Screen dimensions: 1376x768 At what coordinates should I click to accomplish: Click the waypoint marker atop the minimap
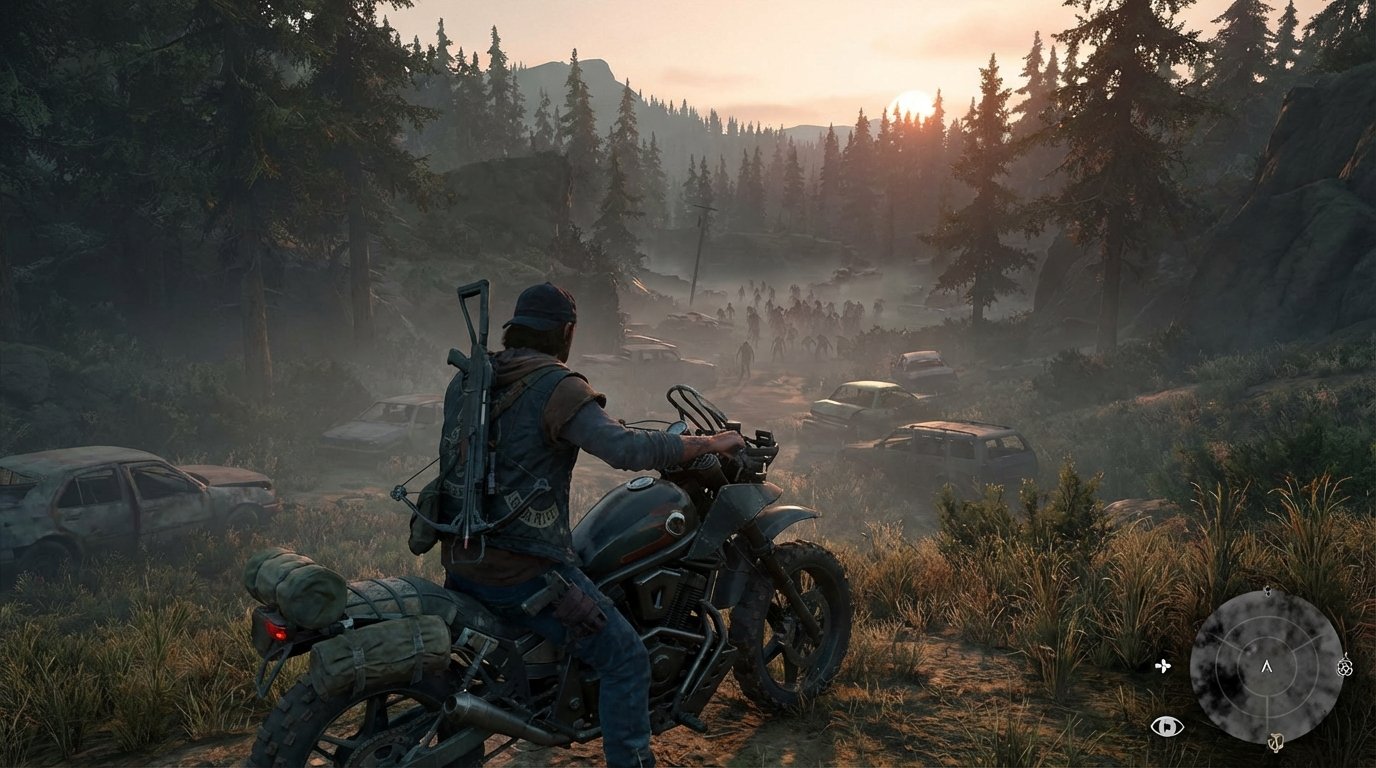[1268, 591]
